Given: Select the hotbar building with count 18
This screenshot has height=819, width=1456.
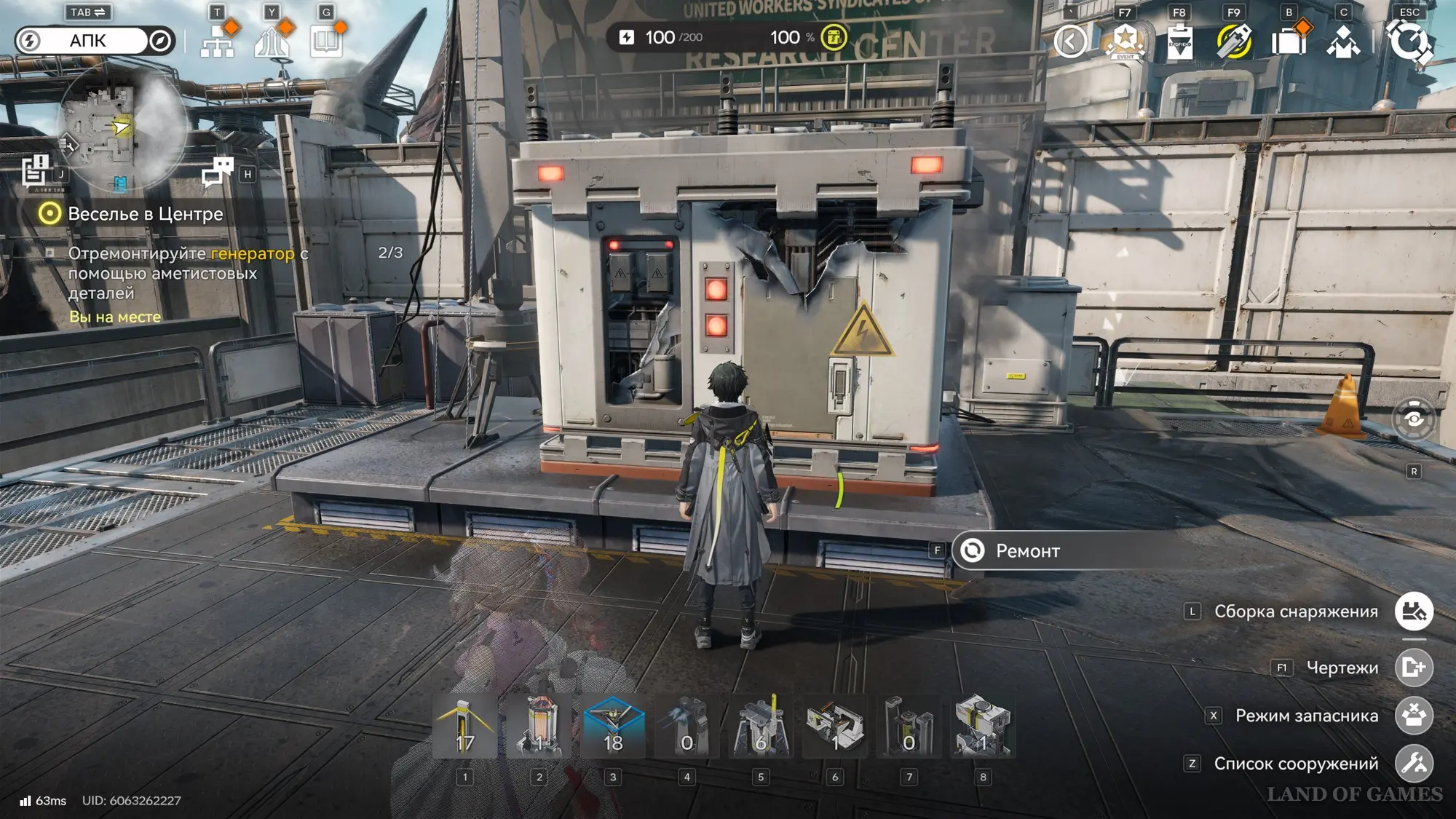Looking at the screenshot, I should pos(613,727).
